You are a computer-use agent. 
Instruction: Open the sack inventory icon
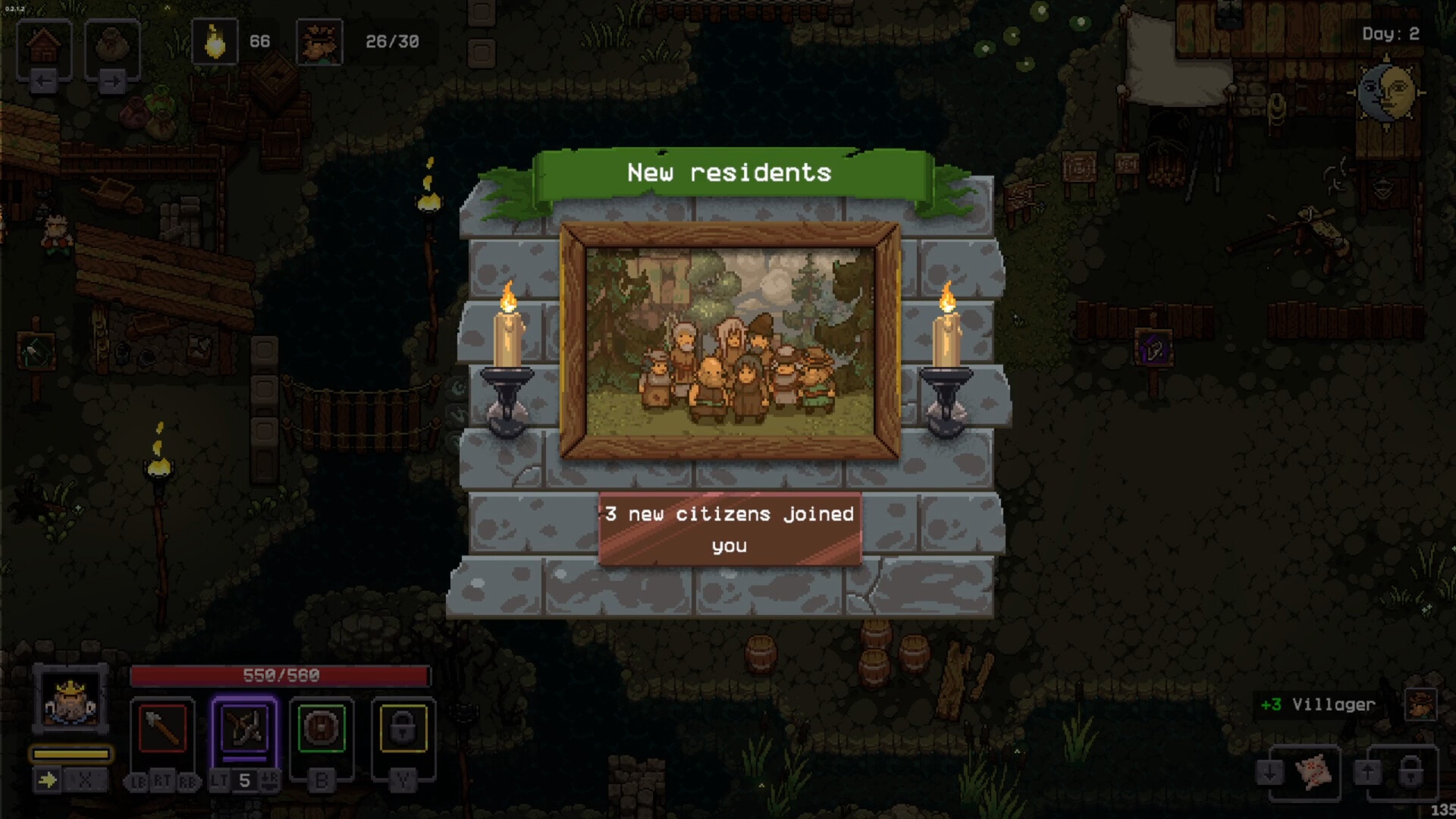pyautogui.click(x=112, y=45)
